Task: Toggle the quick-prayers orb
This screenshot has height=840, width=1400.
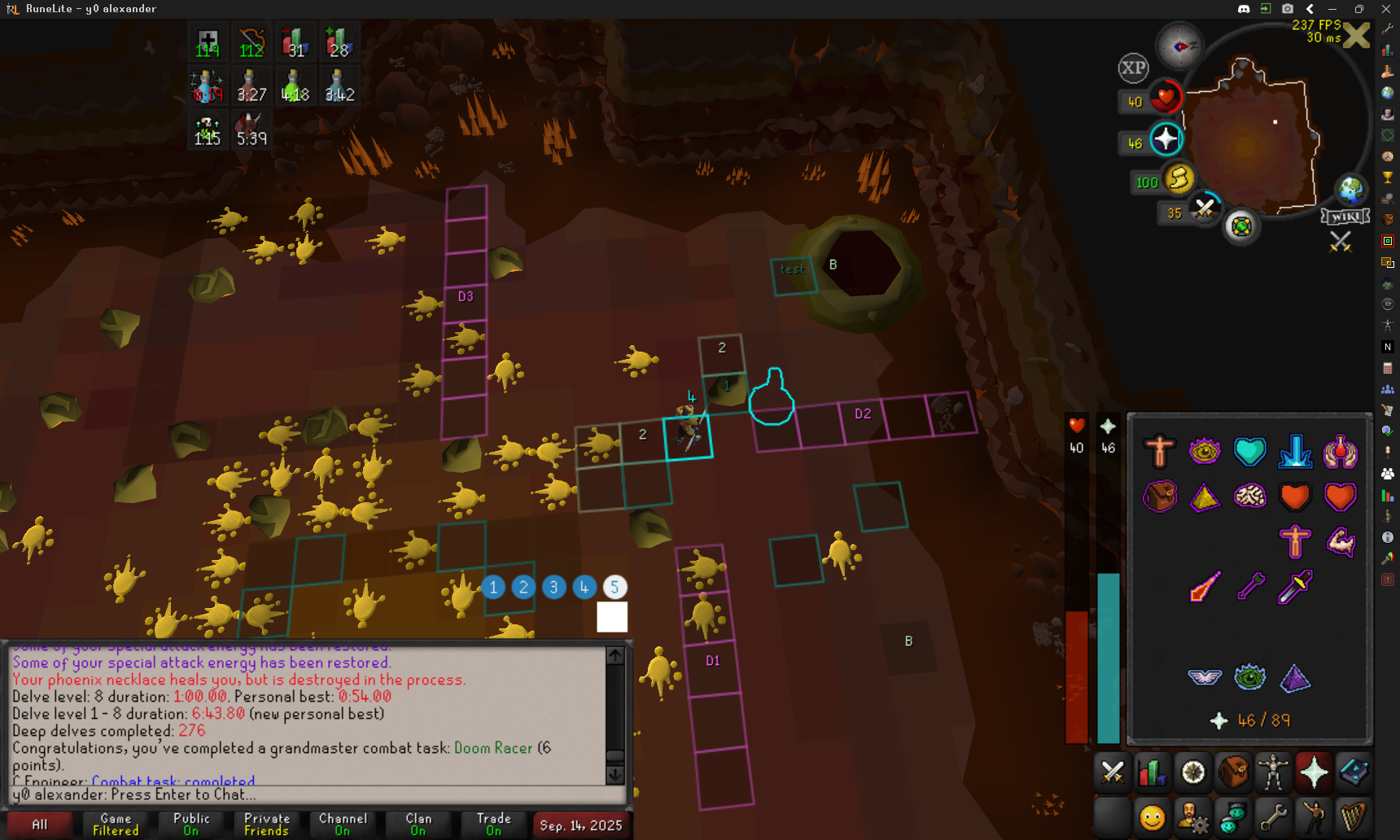Action: [x=1166, y=139]
